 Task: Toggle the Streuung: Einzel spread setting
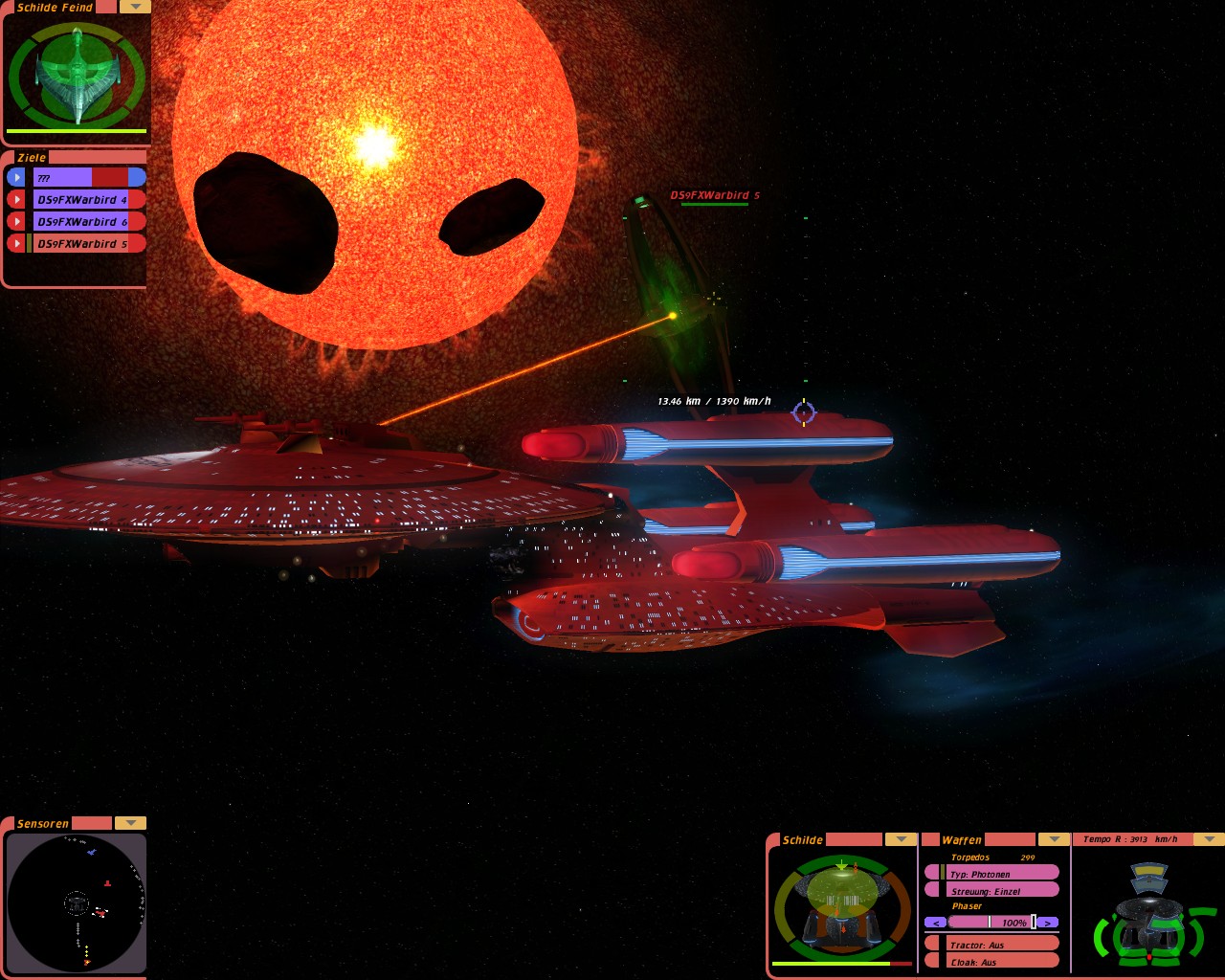coord(1000,891)
